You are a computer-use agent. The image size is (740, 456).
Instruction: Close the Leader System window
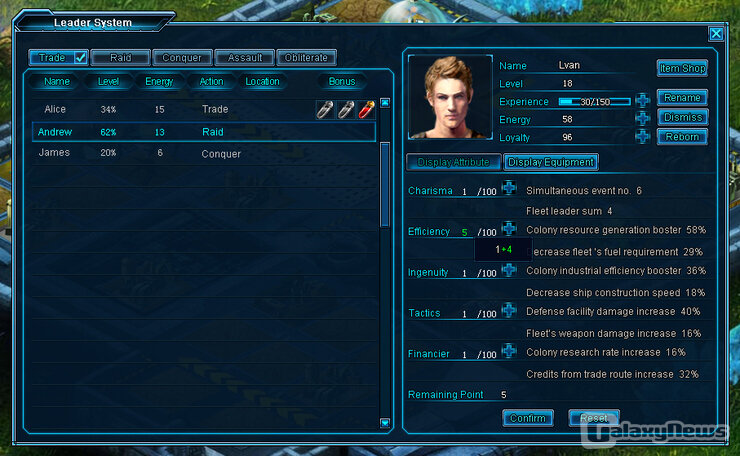point(716,33)
